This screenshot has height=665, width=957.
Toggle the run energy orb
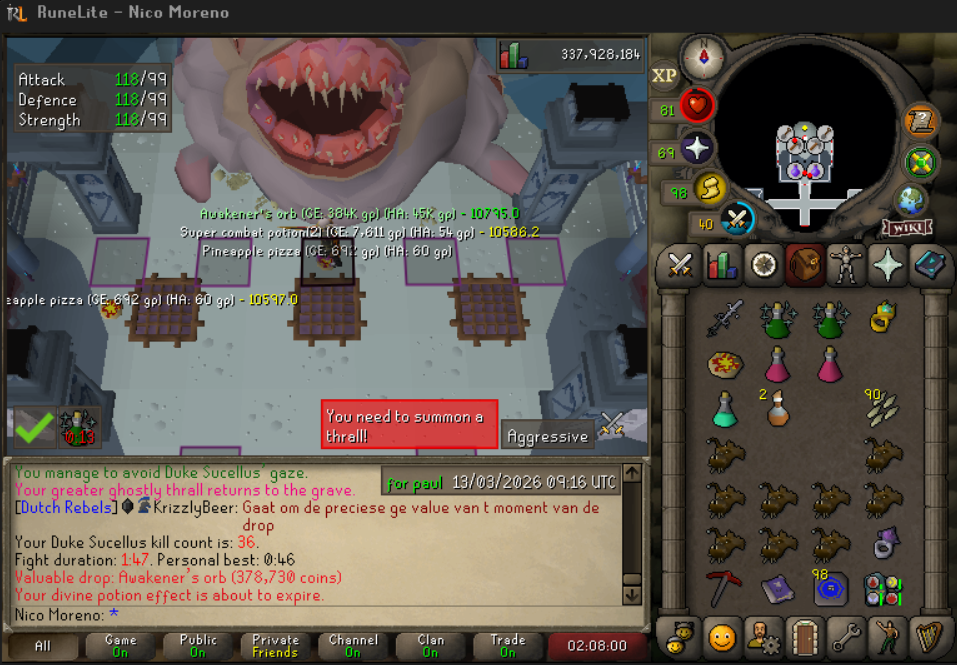click(x=709, y=187)
